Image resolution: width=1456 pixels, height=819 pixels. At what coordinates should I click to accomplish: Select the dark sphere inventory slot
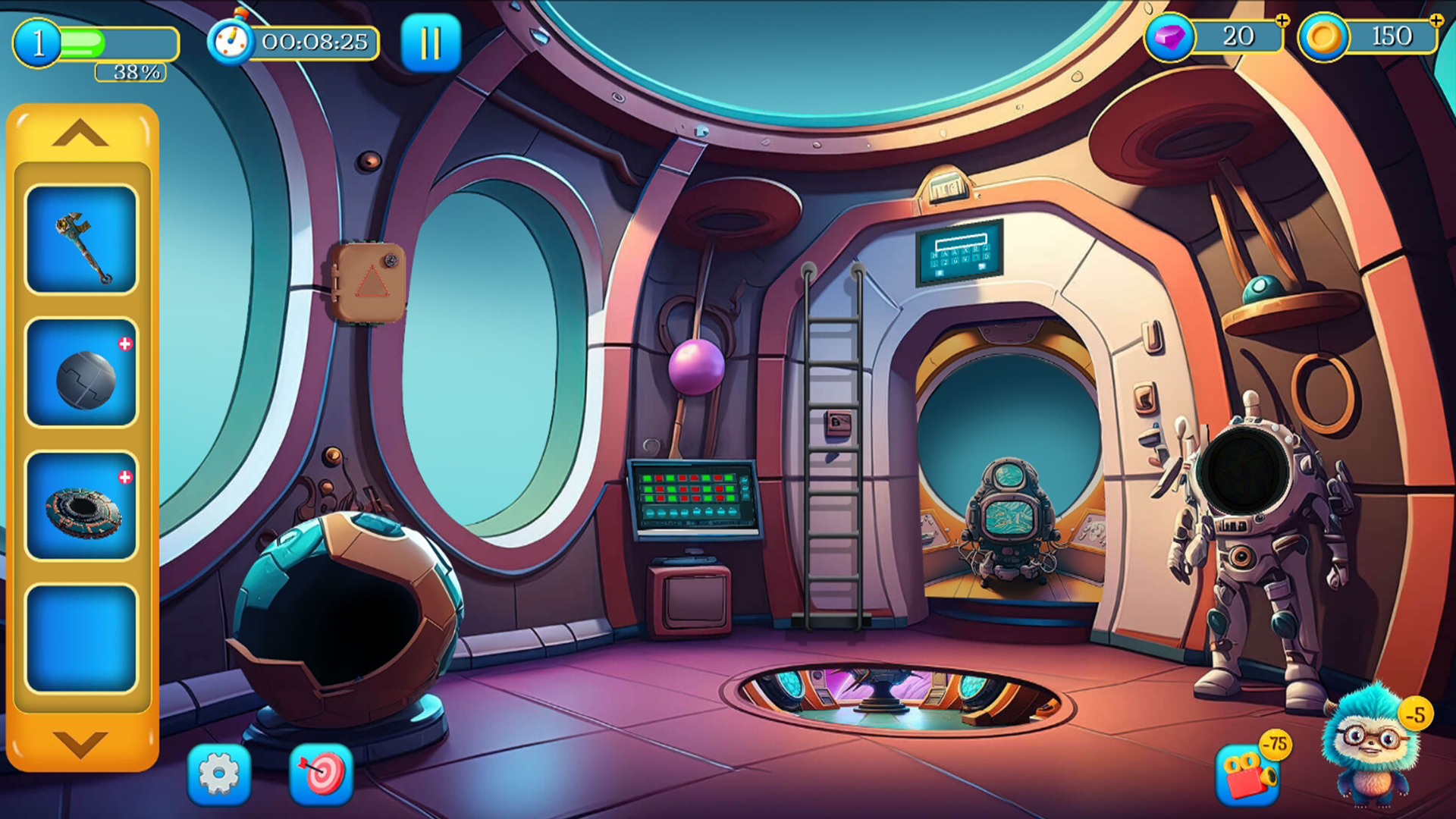pos(82,373)
